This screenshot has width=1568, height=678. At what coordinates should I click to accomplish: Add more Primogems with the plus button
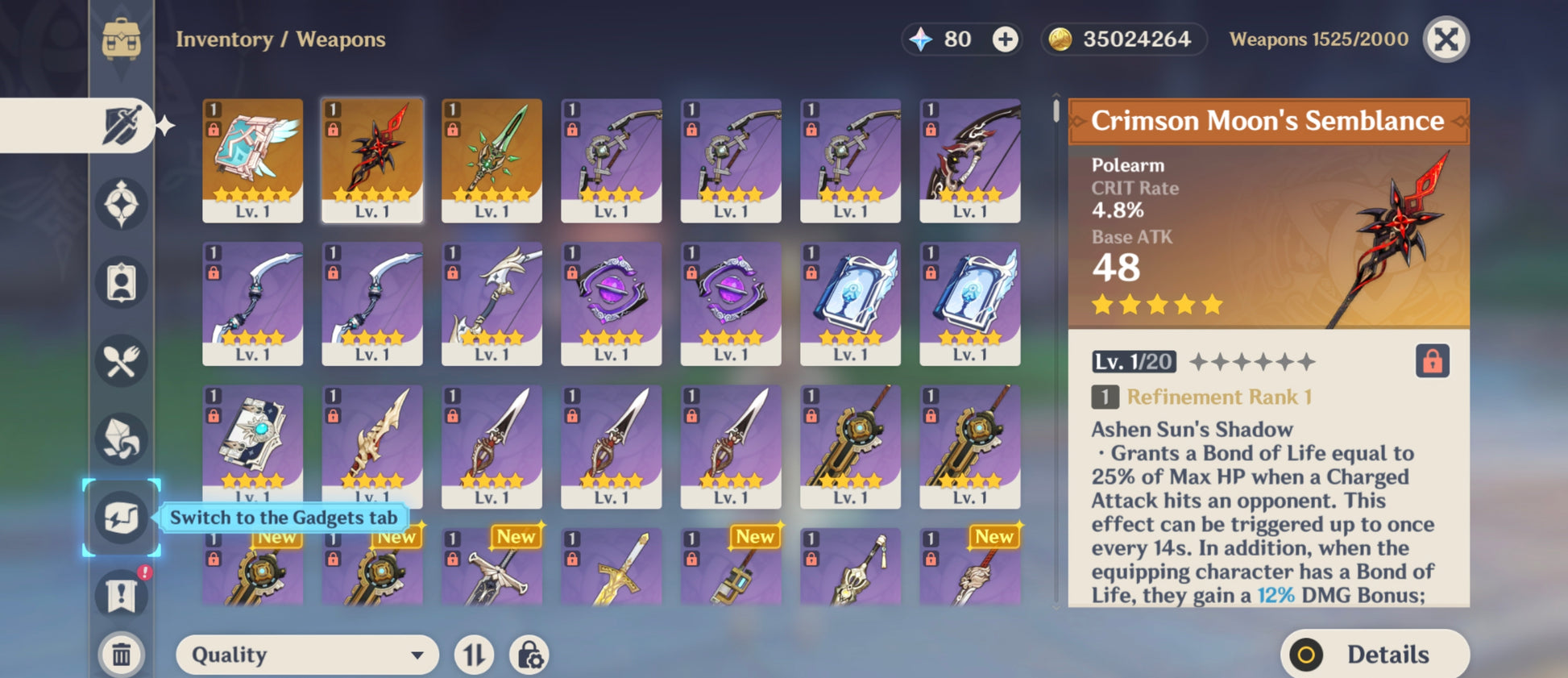coord(1005,40)
